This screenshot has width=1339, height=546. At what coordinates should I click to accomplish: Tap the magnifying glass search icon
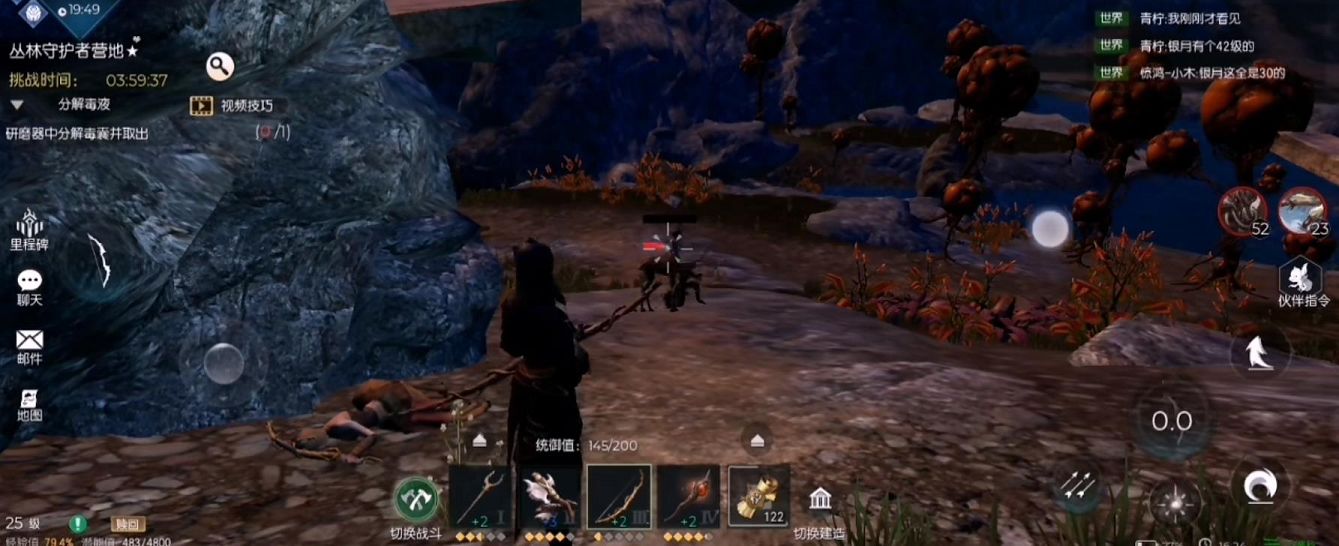220,67
